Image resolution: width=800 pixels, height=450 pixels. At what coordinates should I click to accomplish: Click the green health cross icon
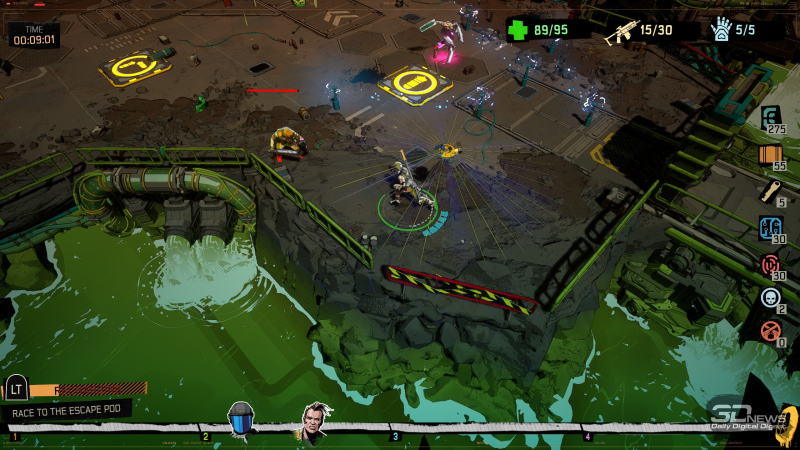coord(517,30)
